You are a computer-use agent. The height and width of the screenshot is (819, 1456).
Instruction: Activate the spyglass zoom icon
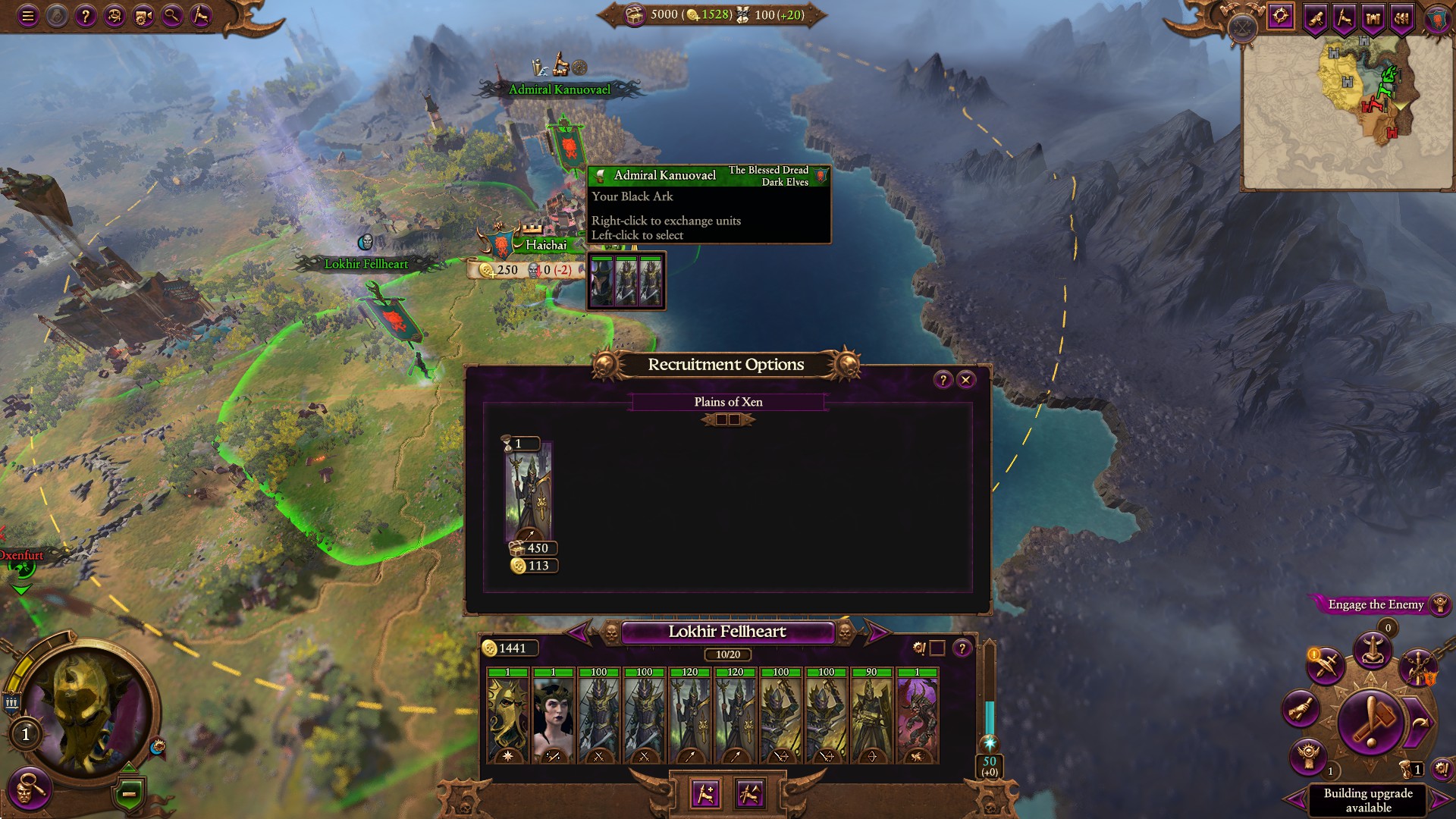point(171,17)
